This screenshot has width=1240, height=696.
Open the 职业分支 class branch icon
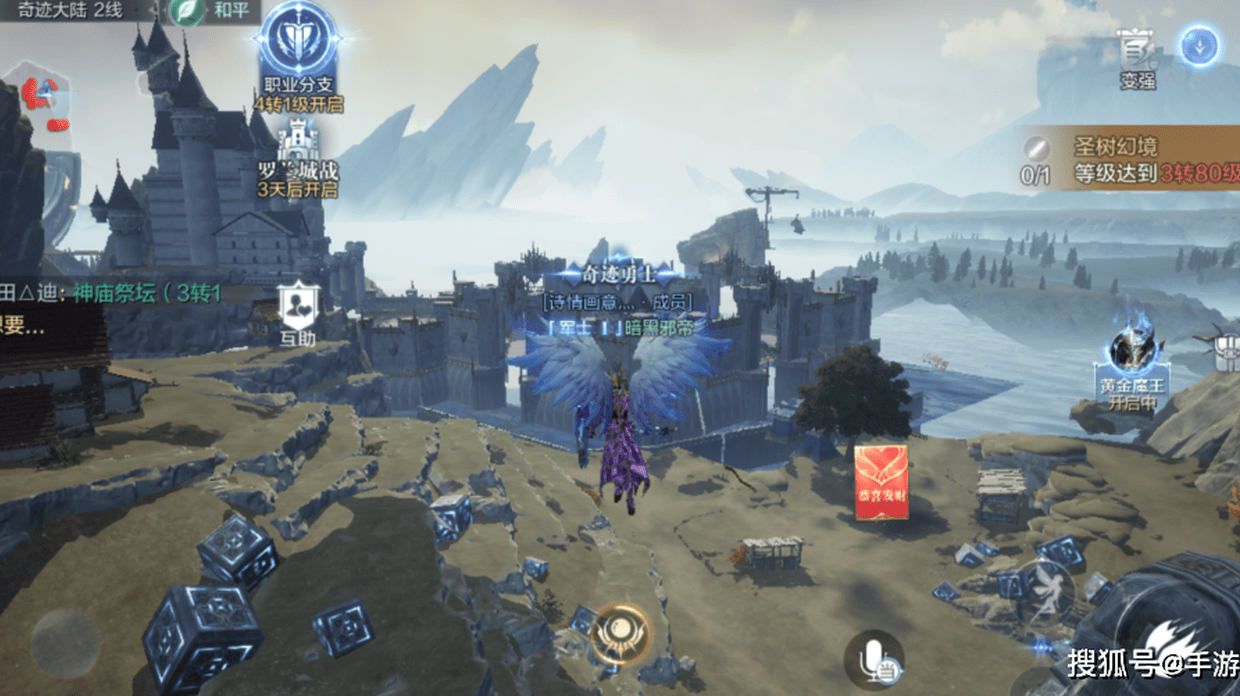[298, 45]
